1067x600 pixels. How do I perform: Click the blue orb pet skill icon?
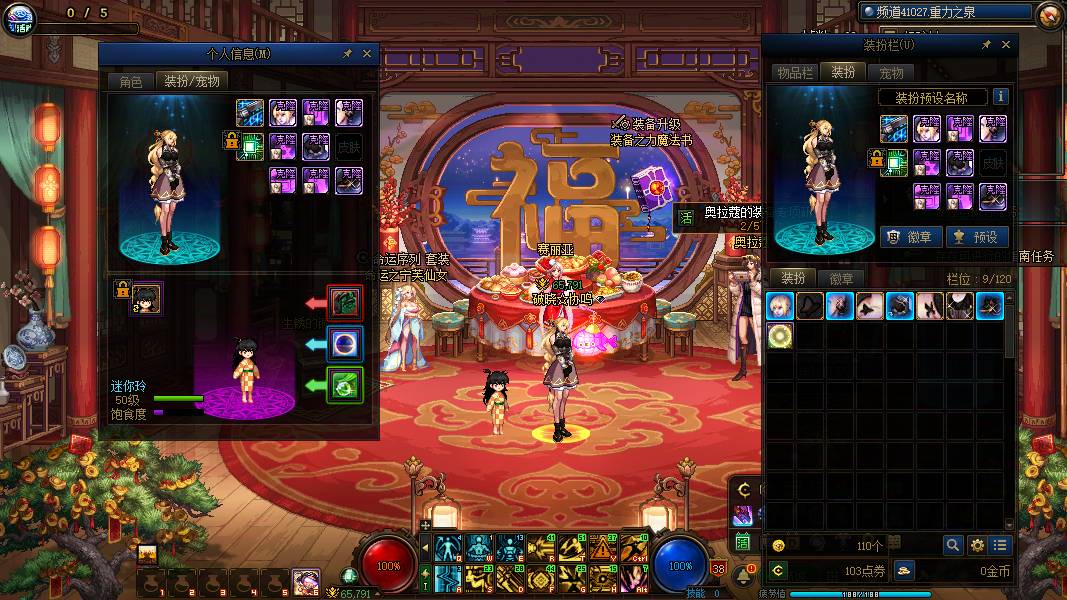click(345, 343)
